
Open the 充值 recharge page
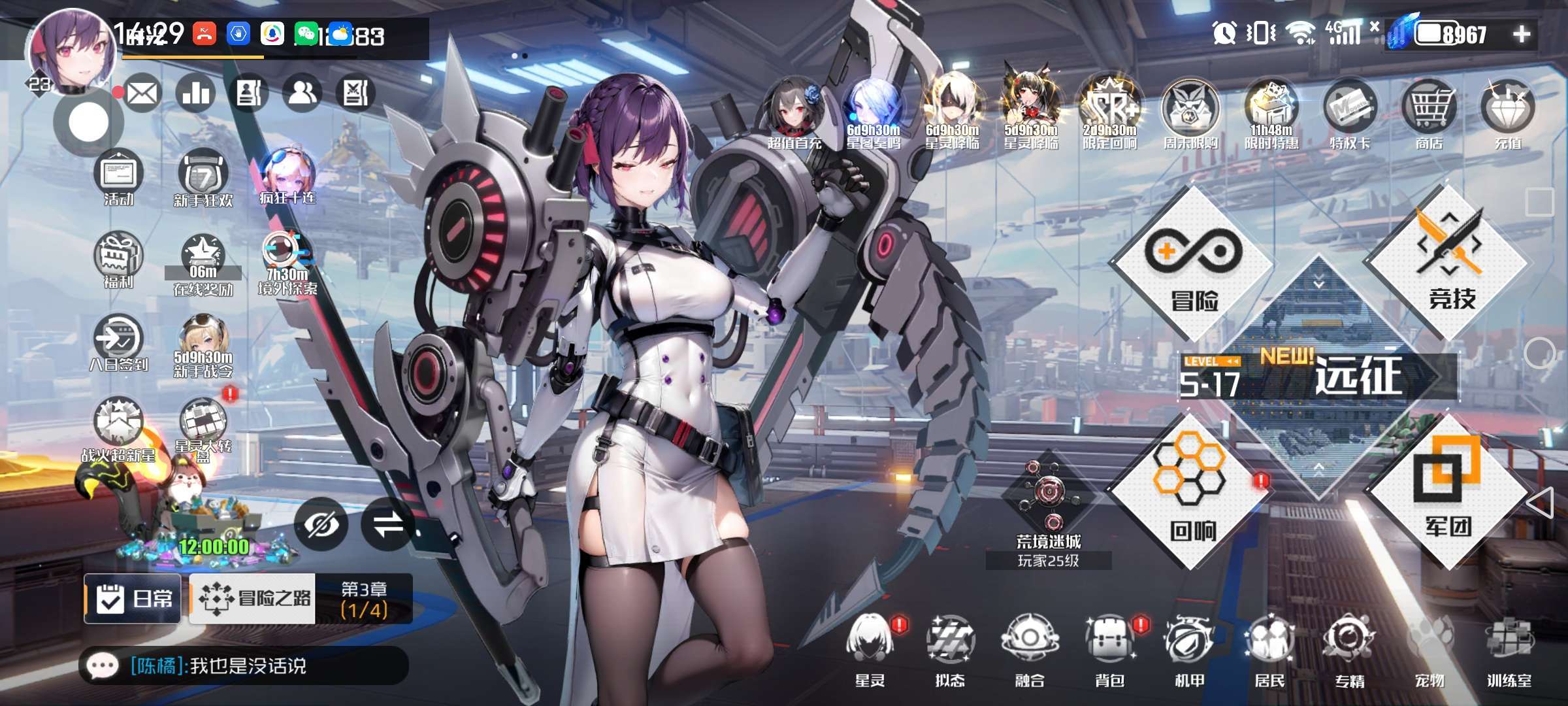[1508, 114]
